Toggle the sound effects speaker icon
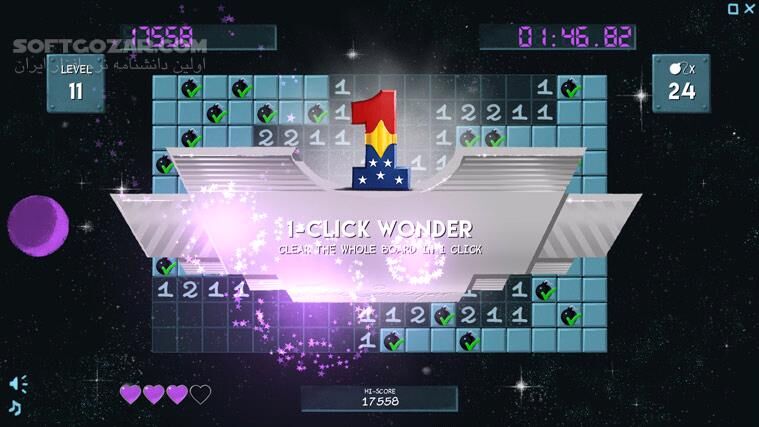 click(x=17, y=383)
